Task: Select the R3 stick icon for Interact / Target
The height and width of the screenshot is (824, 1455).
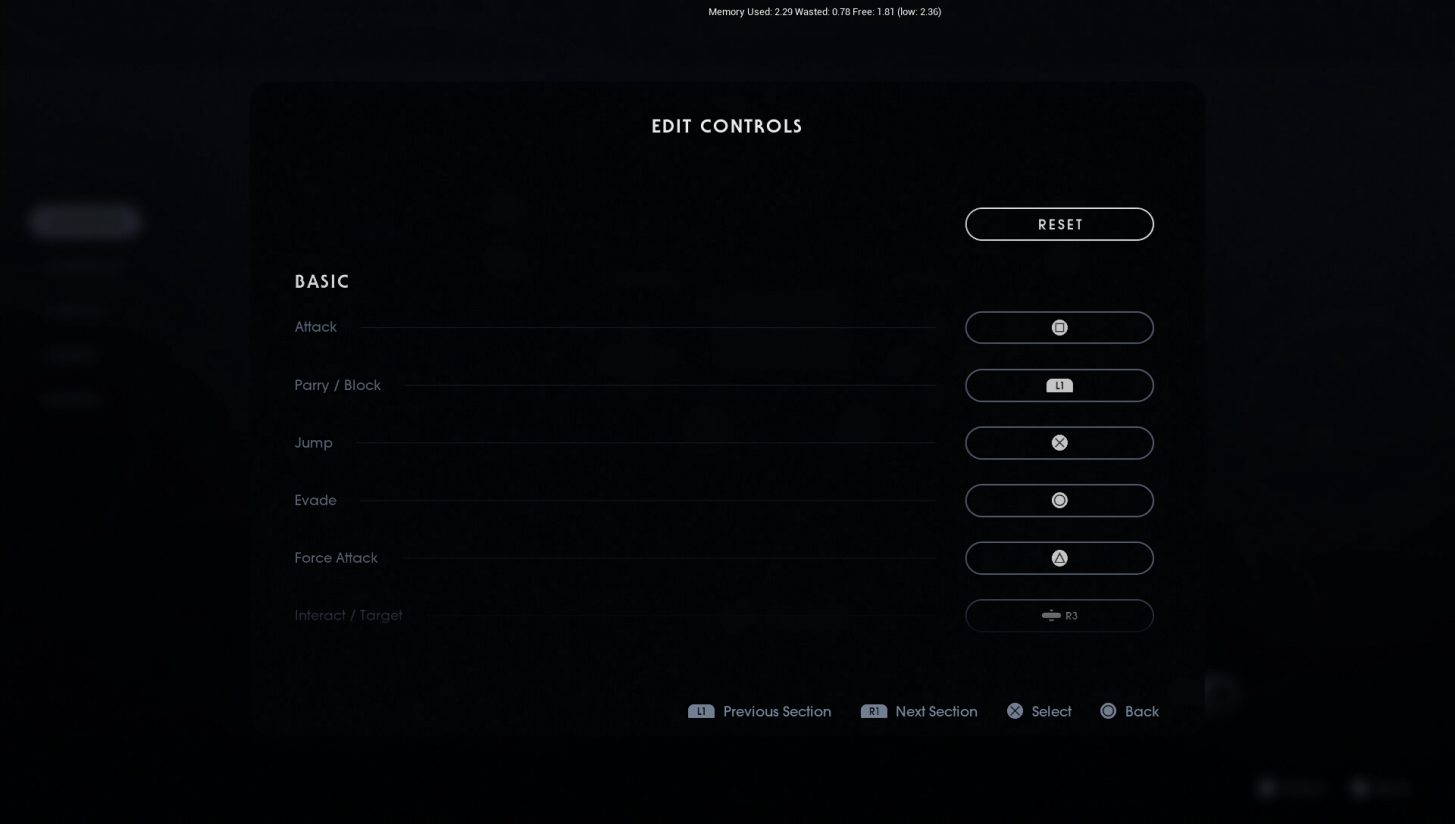Action: click(x=1058, y=615)
